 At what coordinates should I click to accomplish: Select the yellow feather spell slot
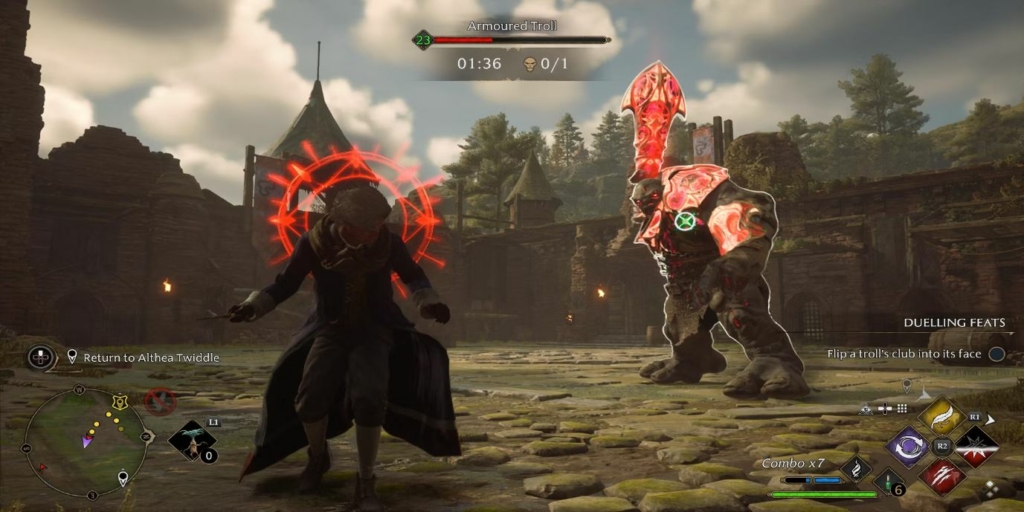941,416
